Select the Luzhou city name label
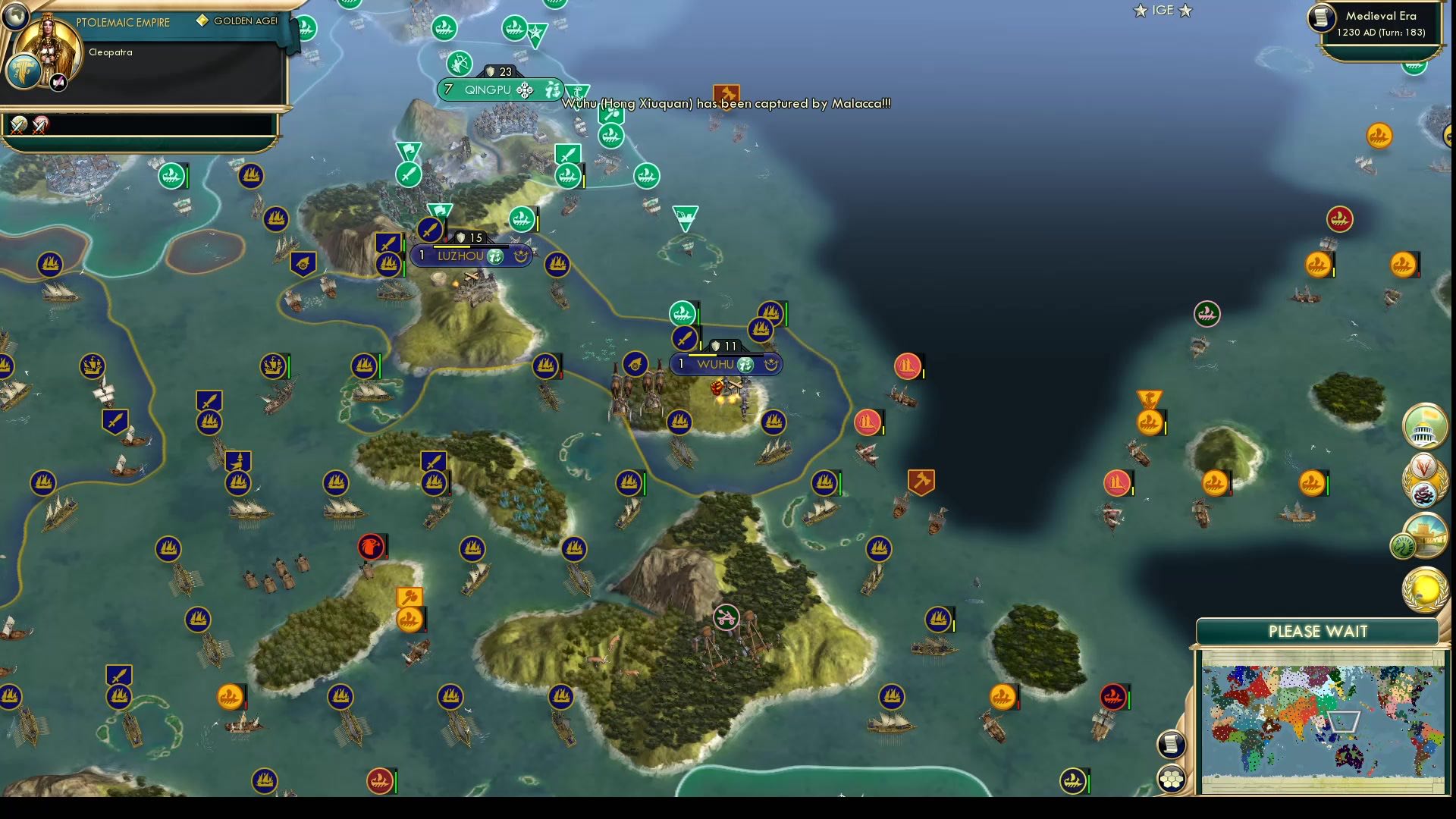 coord(461,256)
